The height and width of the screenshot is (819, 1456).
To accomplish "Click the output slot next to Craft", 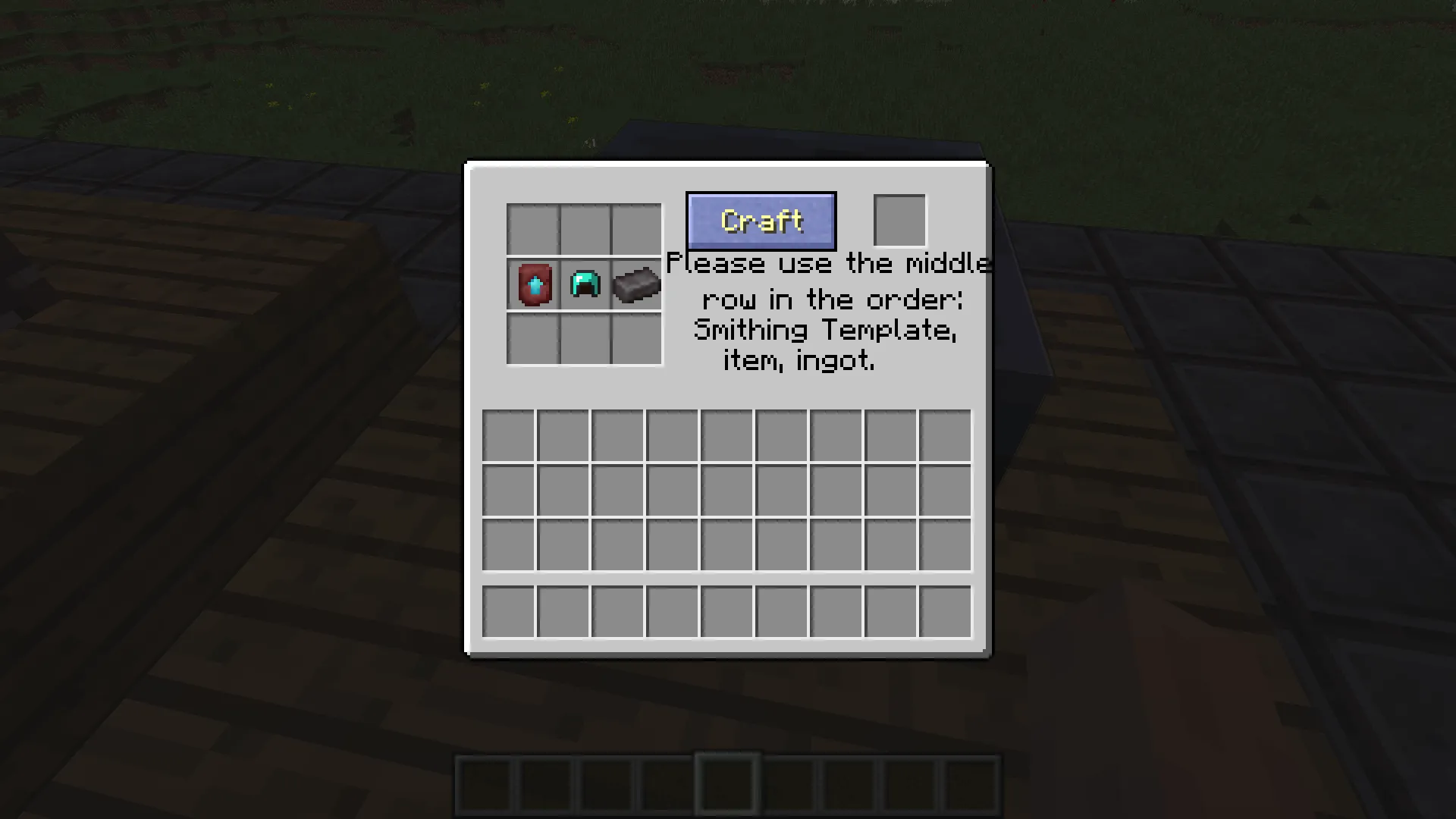I will pyautogui.click(x=899, y=220).
